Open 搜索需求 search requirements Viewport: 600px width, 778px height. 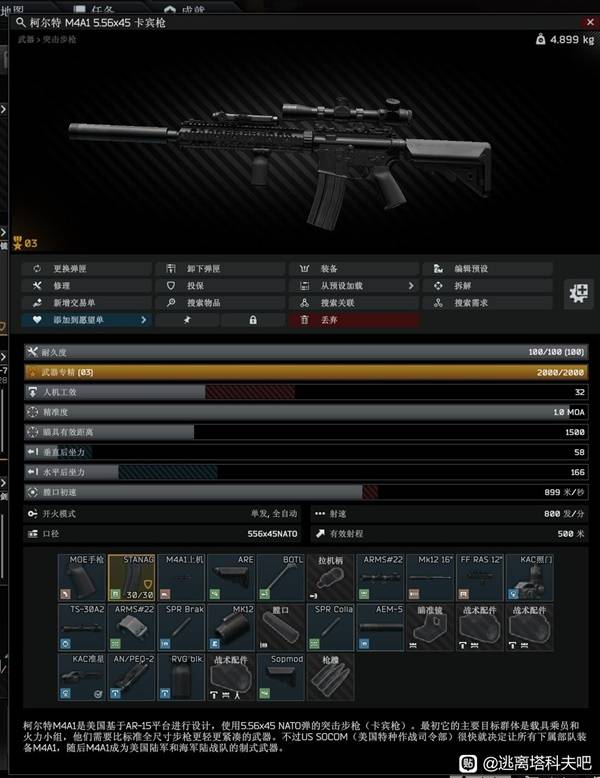[x=487, y=303]
